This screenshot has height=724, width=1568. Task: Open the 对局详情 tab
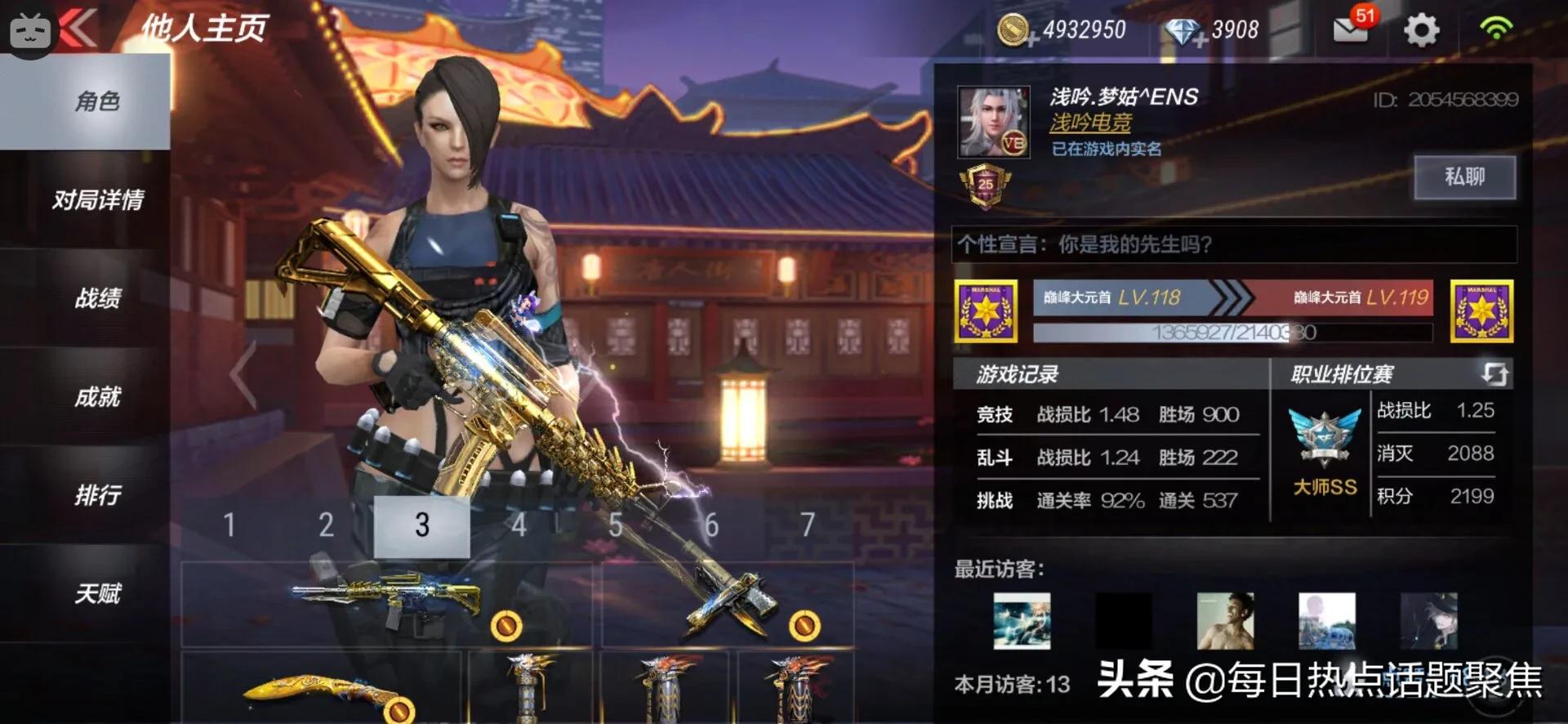point(98,200)
